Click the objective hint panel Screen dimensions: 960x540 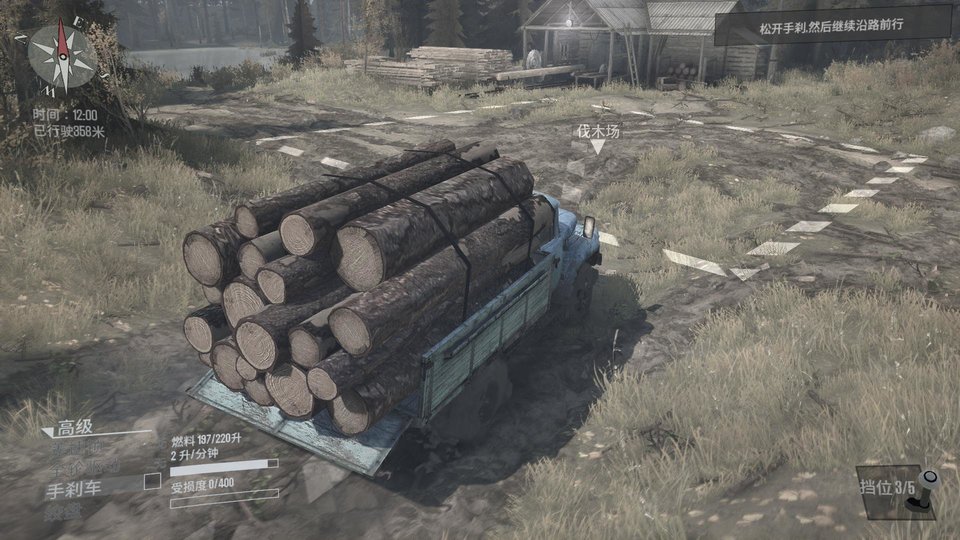click(831, 24)
